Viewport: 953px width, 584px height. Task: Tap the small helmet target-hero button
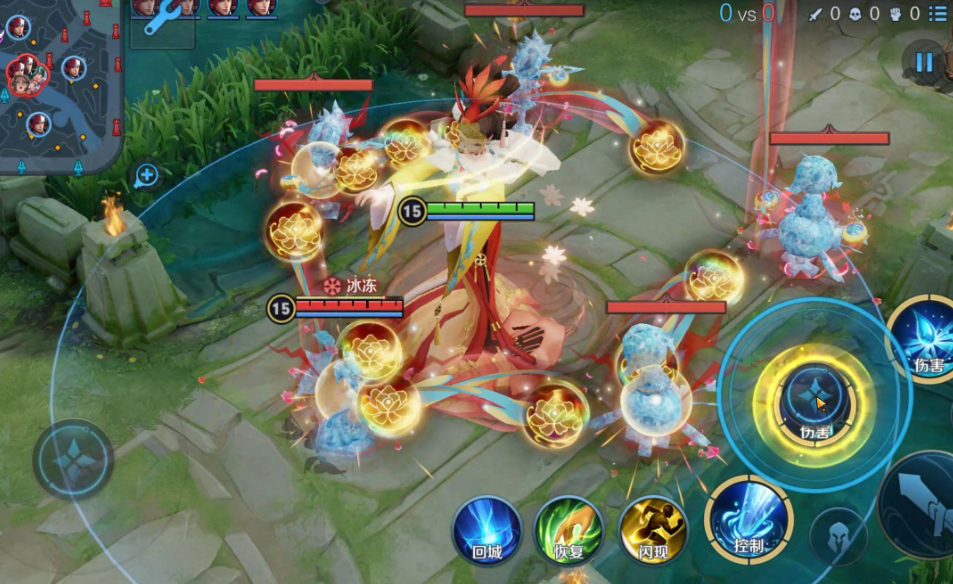pyautogui.click(x=838, y=536)
